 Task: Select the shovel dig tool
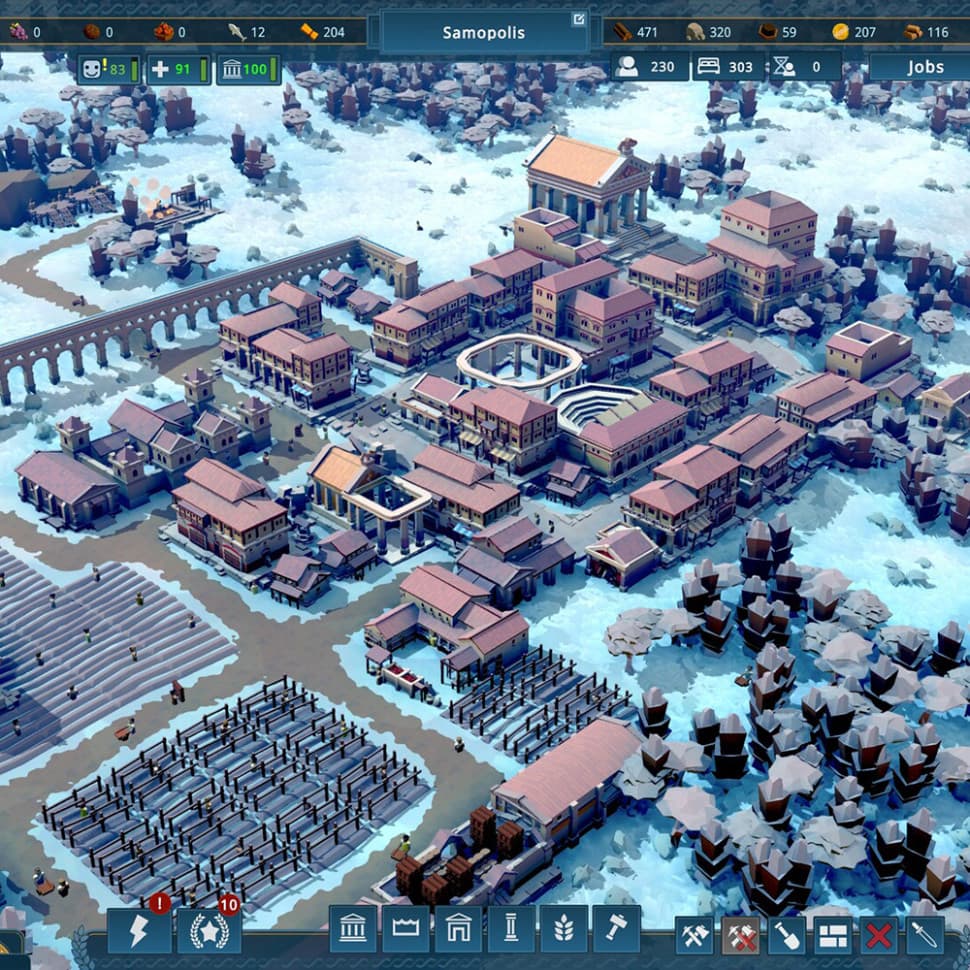(787, 936)
